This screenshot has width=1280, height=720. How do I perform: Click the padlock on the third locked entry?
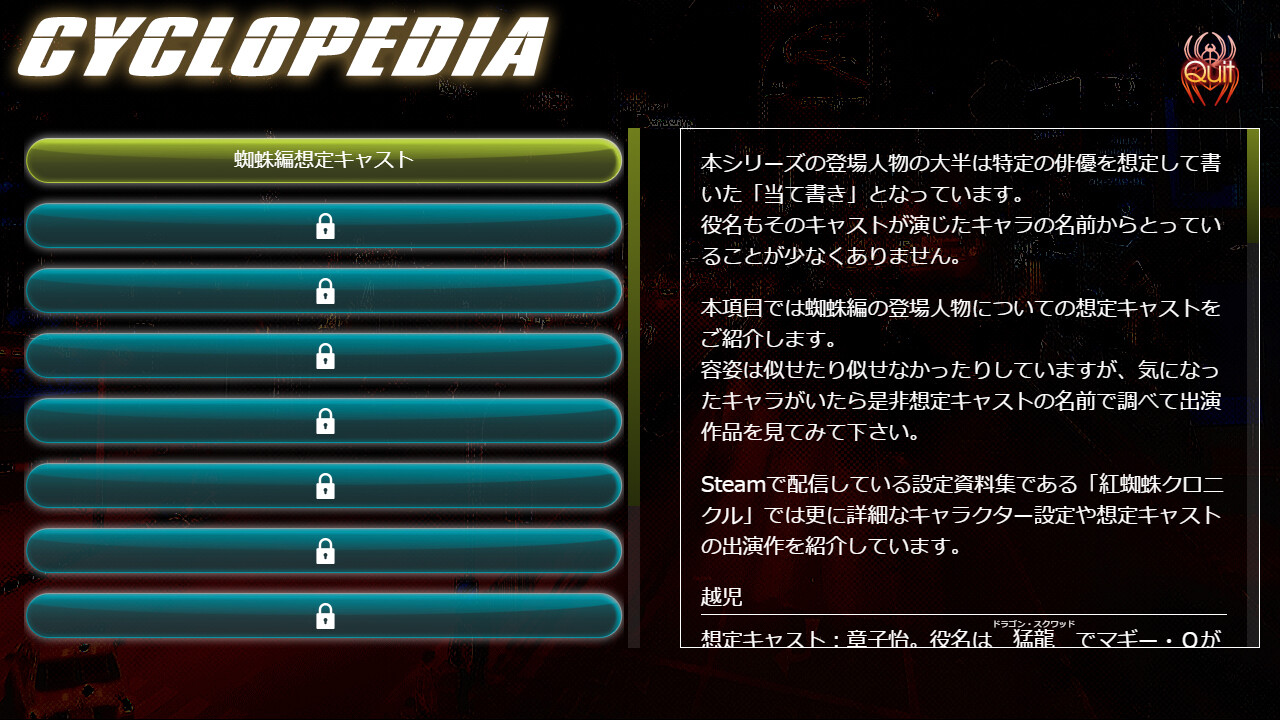[325, 356]
